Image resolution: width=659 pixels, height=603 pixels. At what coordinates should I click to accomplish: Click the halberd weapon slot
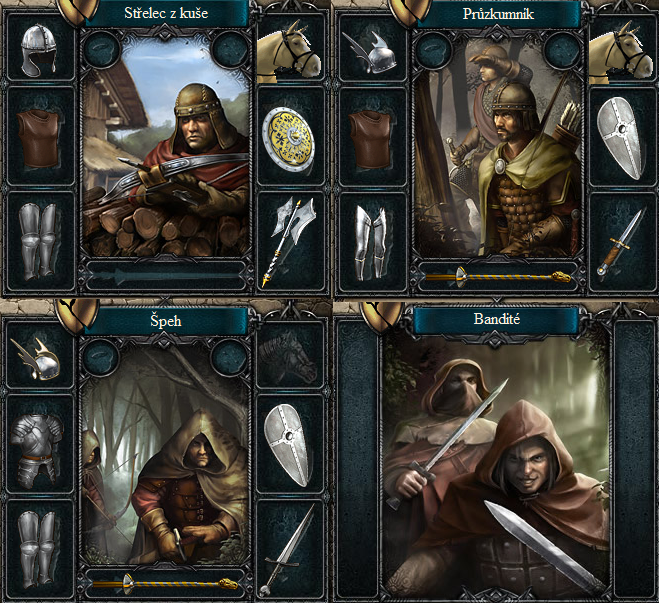(290, 238)
